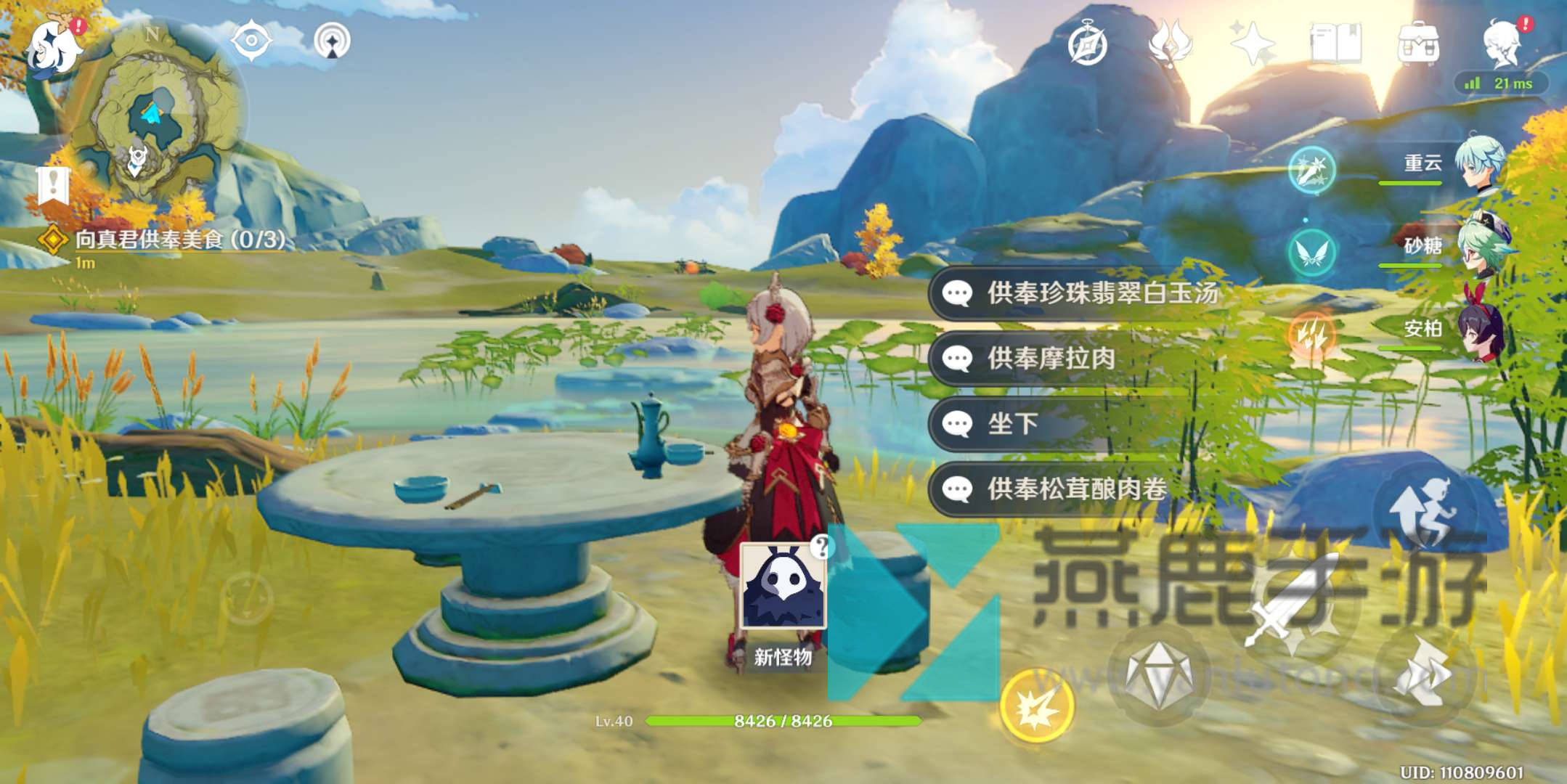Open the compass adventure icon
This screenshot has height=784, width=1567.
(1087, 45)
